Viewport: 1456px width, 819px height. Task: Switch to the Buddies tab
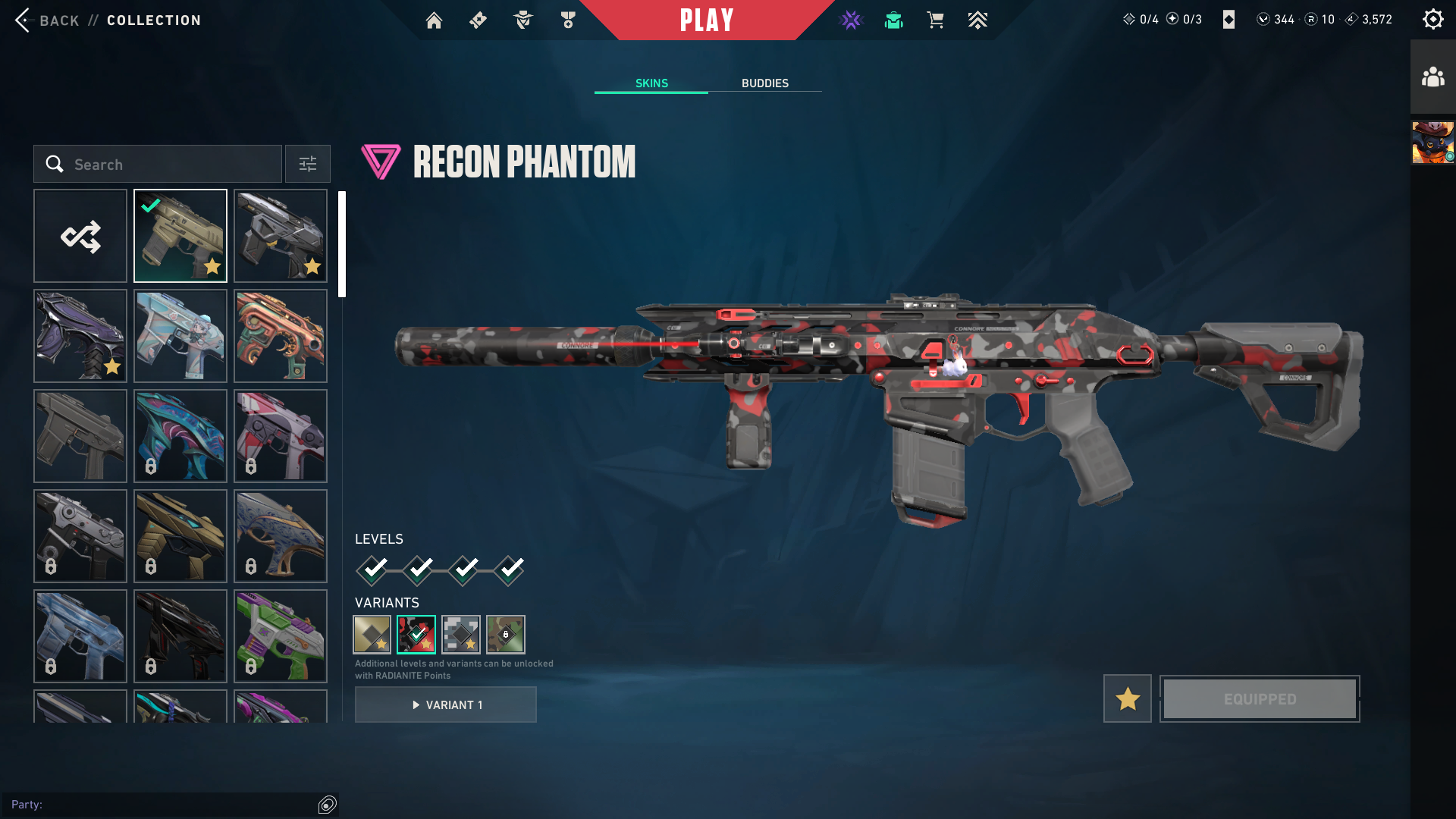tap(764, 83)
